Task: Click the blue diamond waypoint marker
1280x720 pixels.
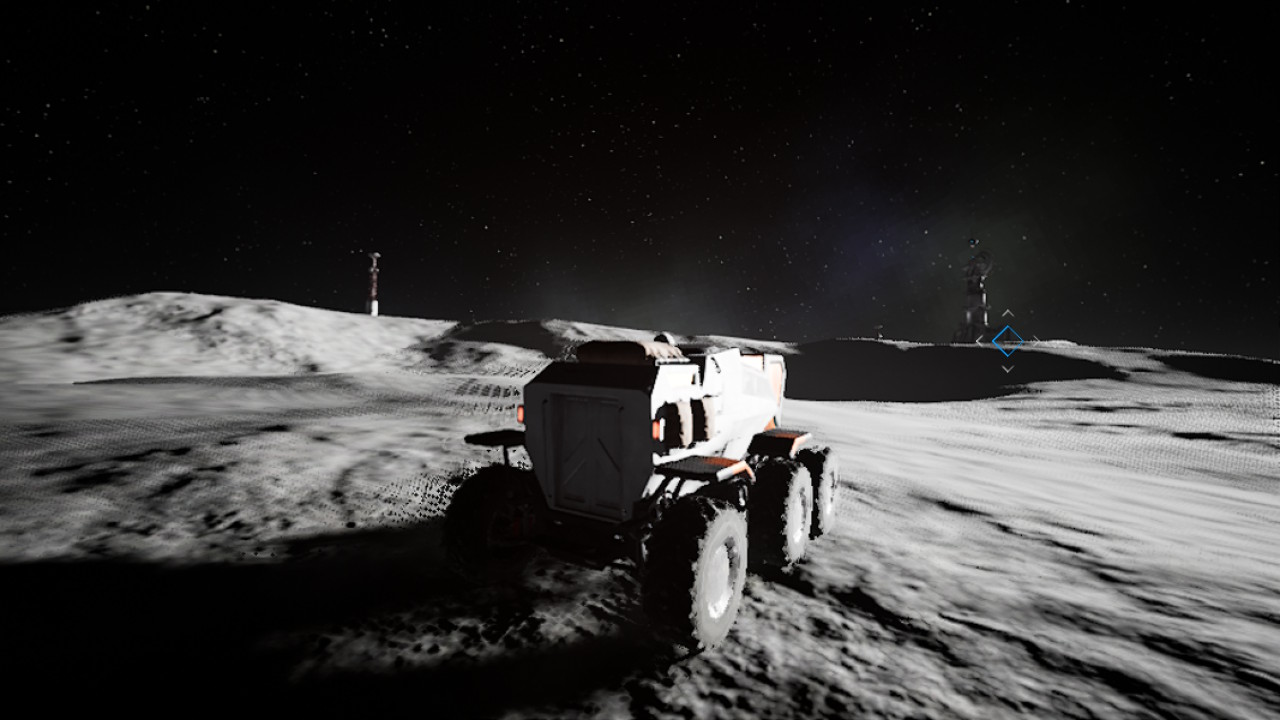Action: tap(1007, 341)
